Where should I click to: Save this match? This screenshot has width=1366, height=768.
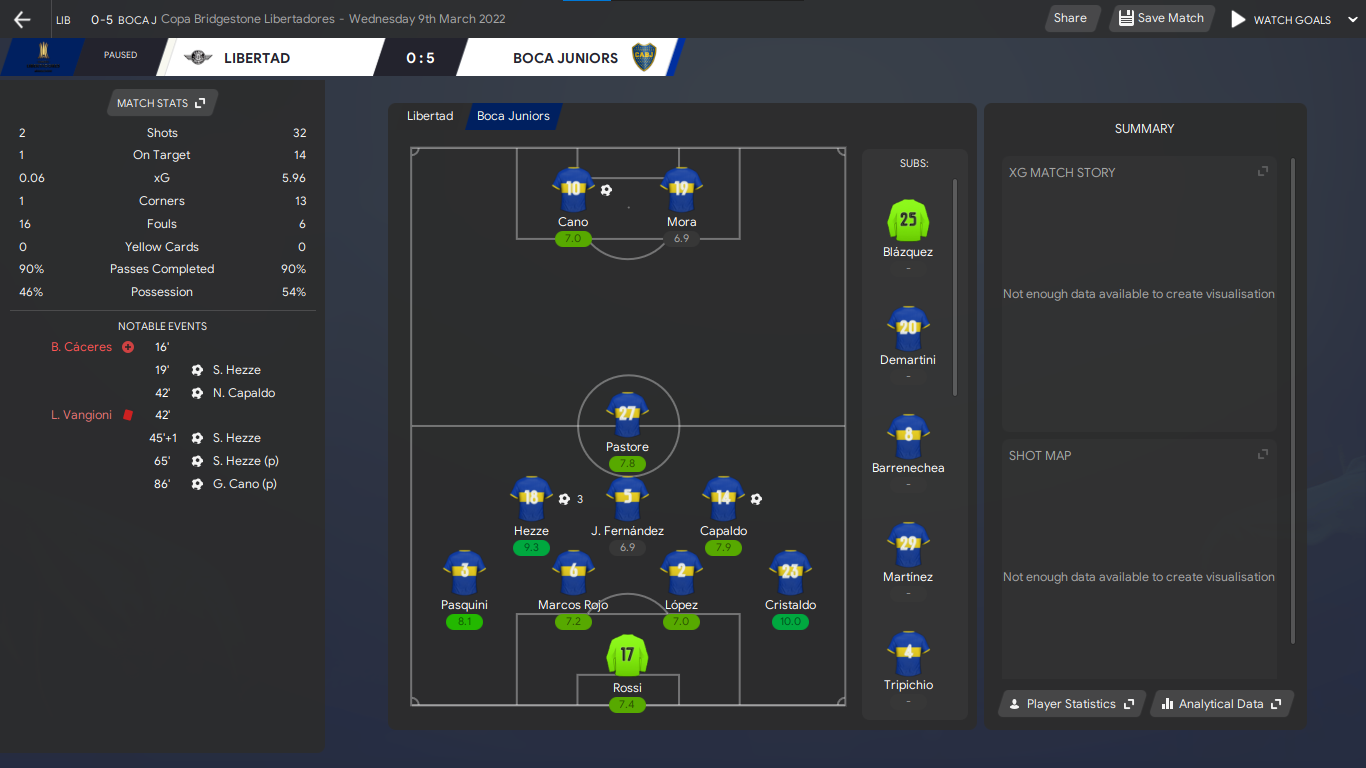(1161, 18)
